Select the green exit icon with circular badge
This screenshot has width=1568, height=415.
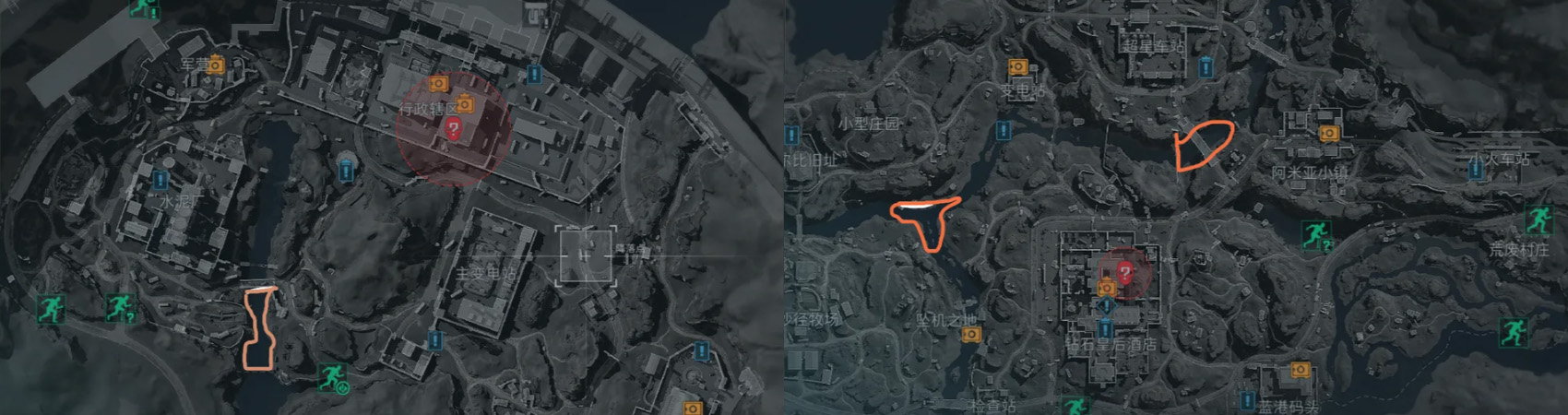point(332,377)
